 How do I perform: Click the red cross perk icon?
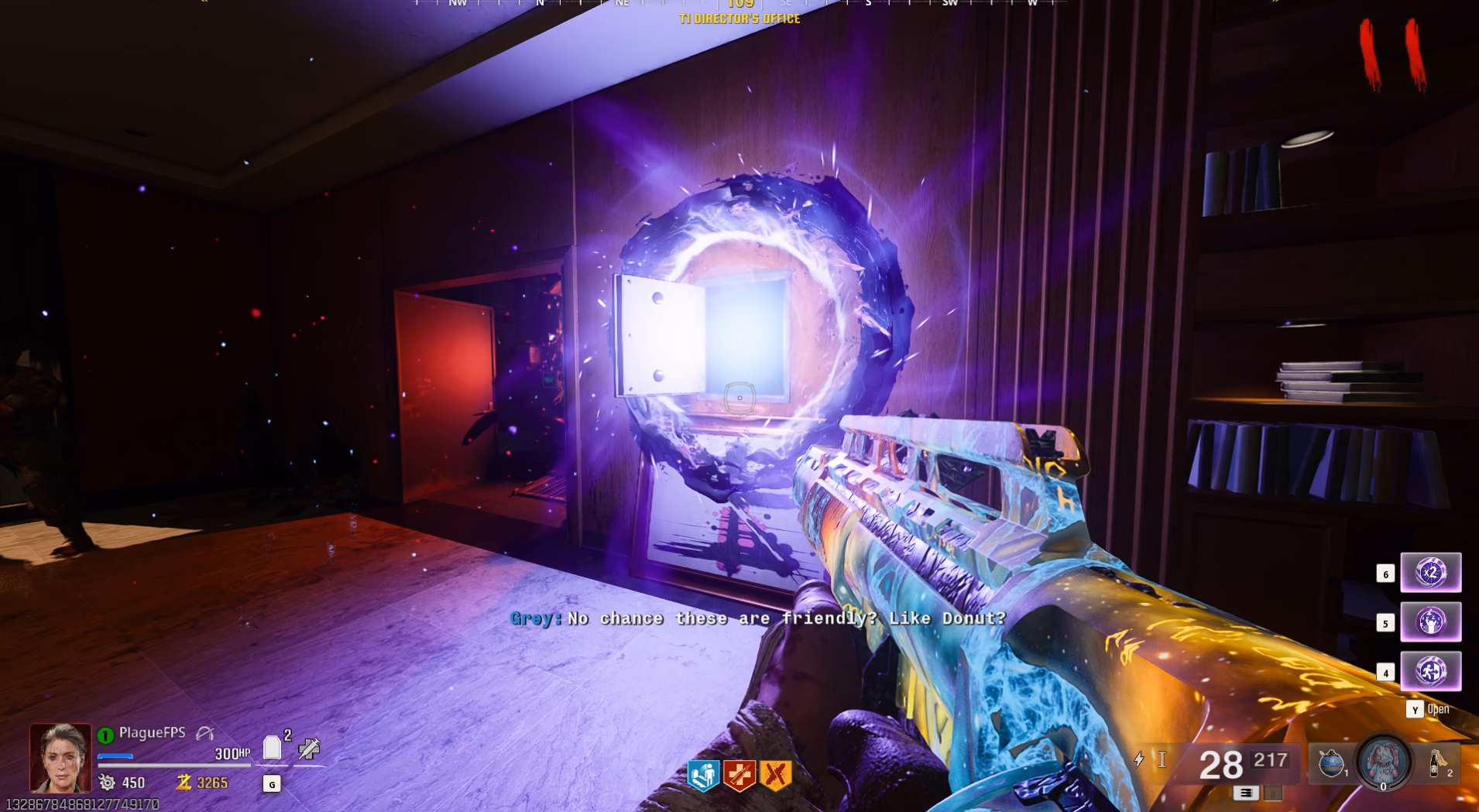pyautogui.click(x=739, y=775)
